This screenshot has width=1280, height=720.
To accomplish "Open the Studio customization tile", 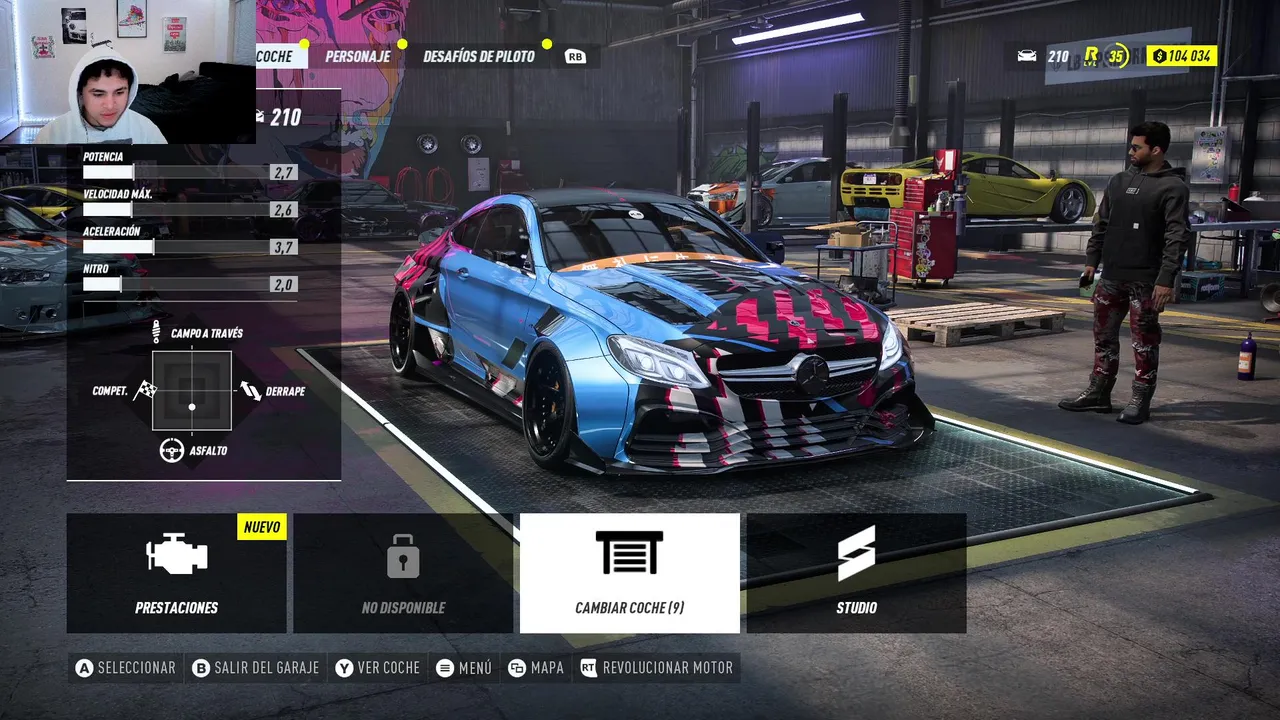I will point(856,573).
